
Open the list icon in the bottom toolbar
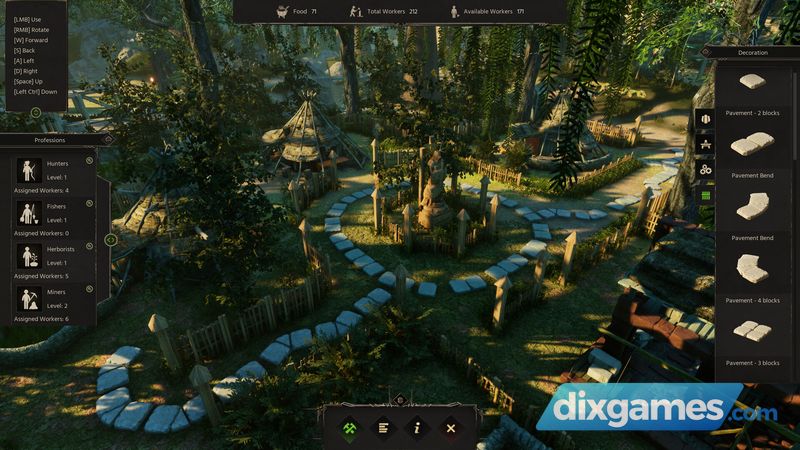click(x=384, y=428)
